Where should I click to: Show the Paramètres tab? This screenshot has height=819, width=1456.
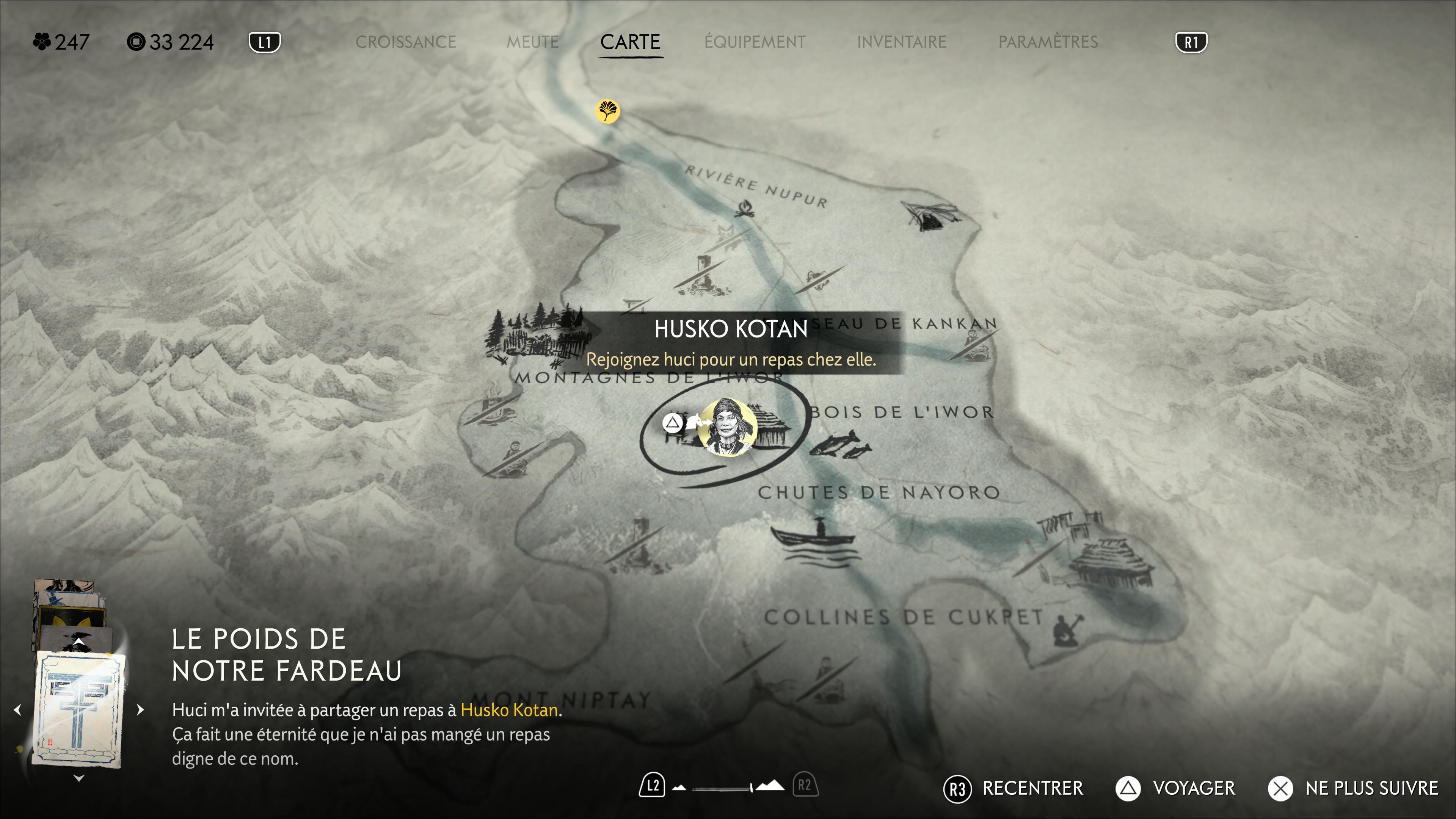(1047, 42)
